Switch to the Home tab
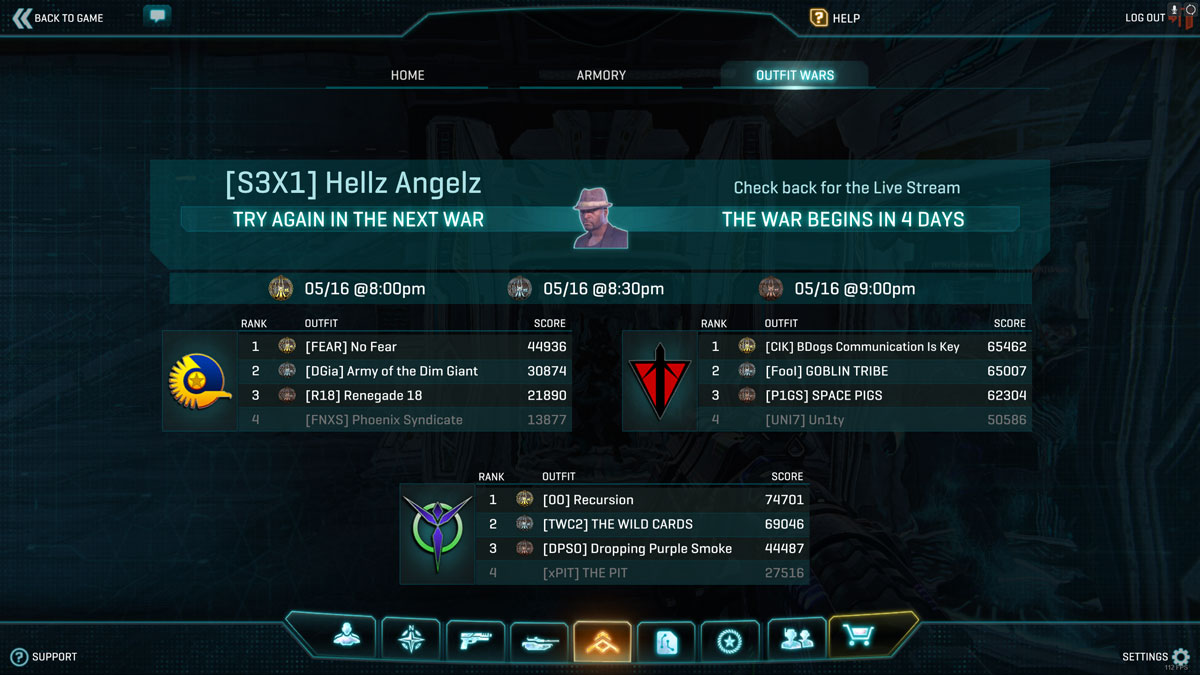This screenshot has width=1200, height=675. tap(407, 75)
